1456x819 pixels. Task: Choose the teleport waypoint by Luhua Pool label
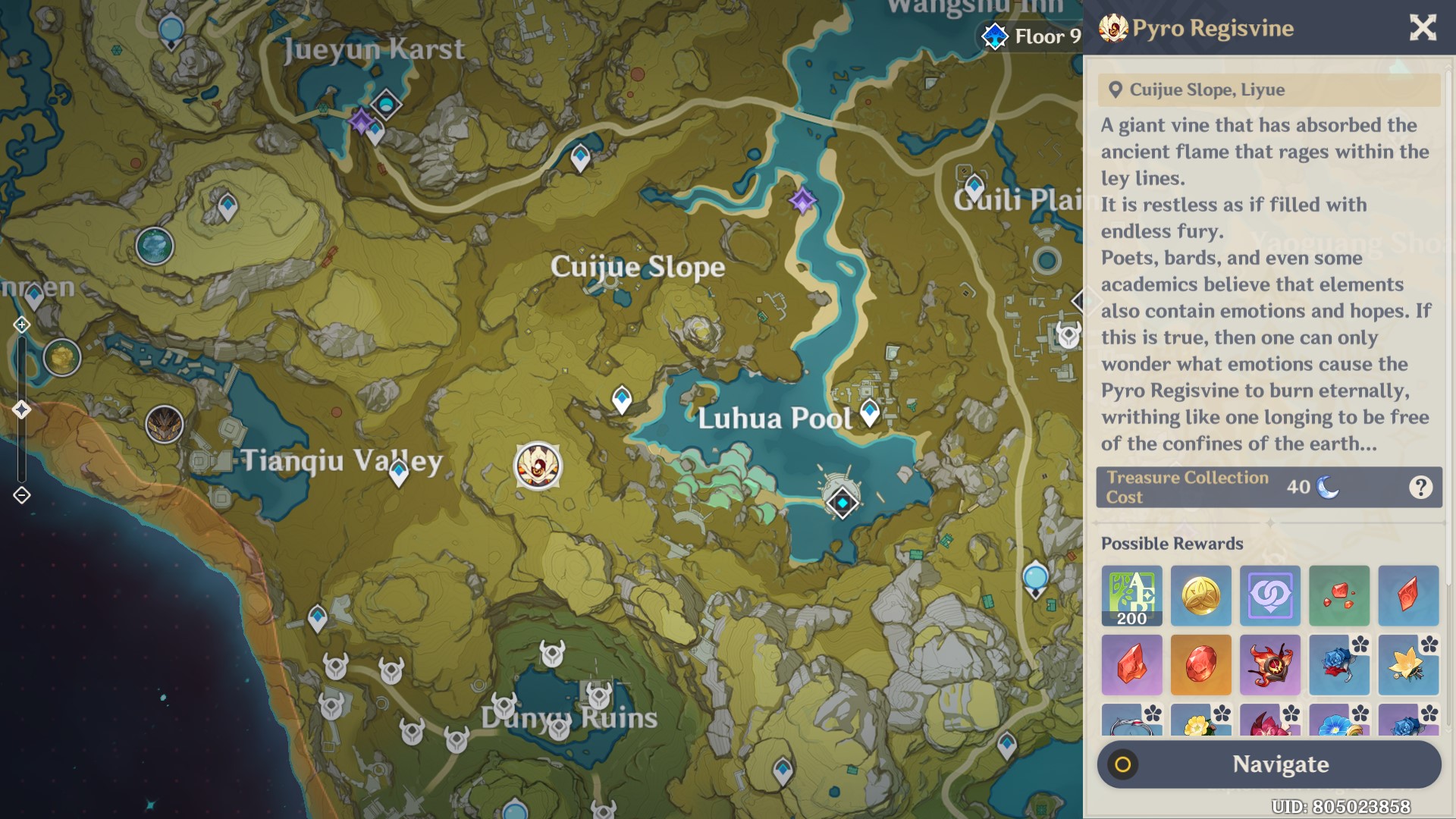point(870,412)
